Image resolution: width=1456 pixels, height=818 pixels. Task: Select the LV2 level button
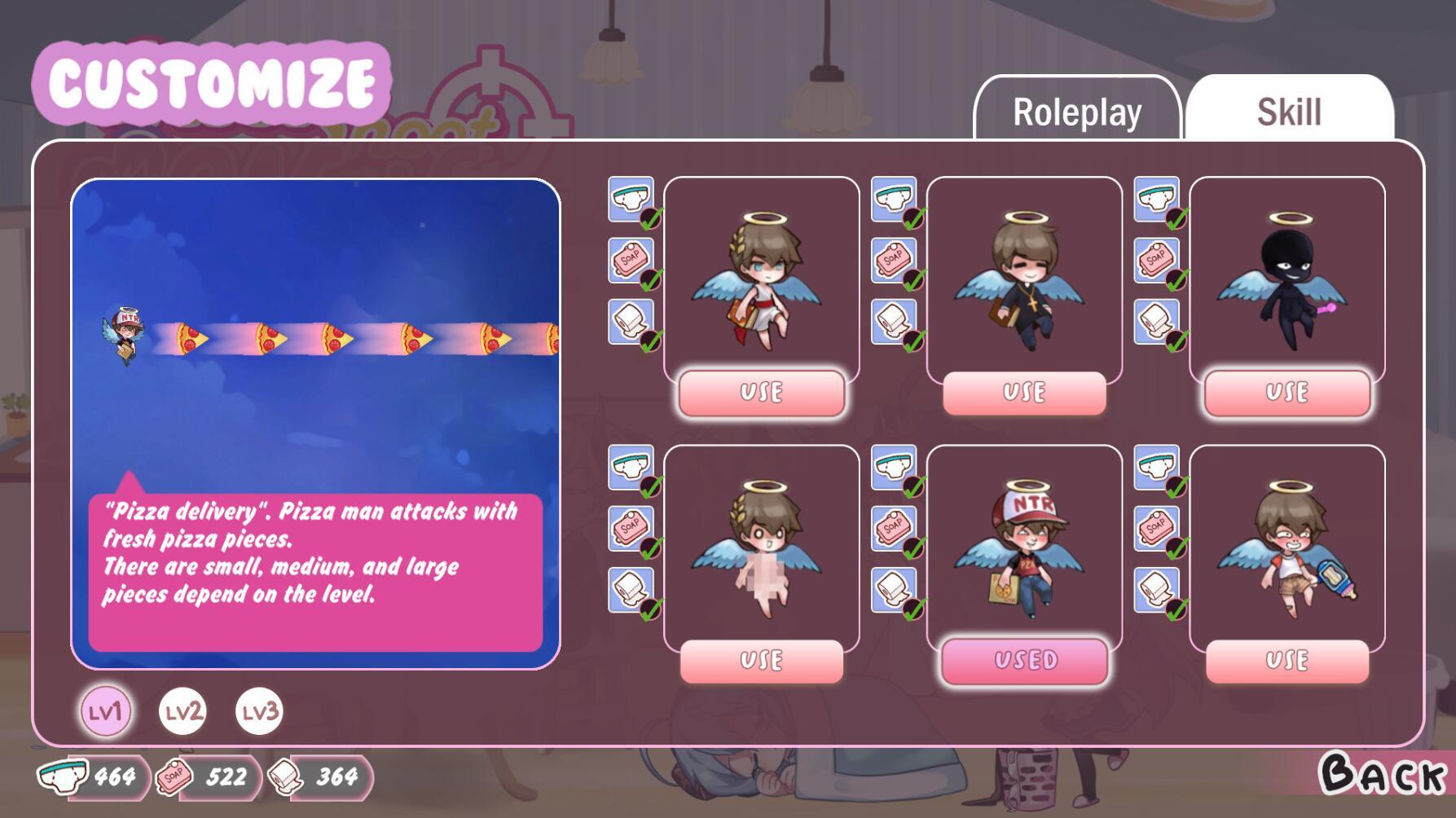point(183,711)
